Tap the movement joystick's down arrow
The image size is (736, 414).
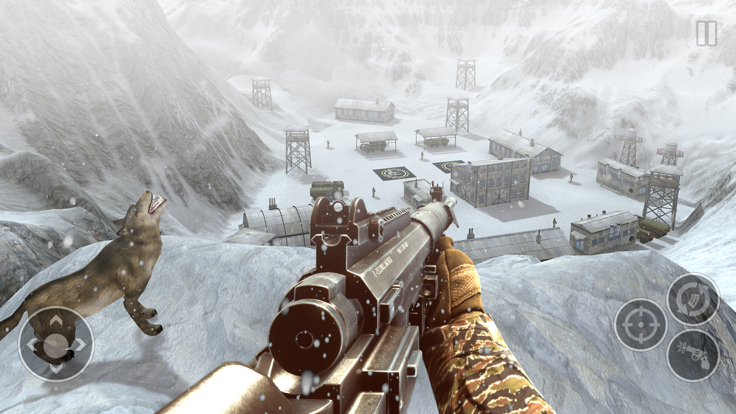(56, 368)
